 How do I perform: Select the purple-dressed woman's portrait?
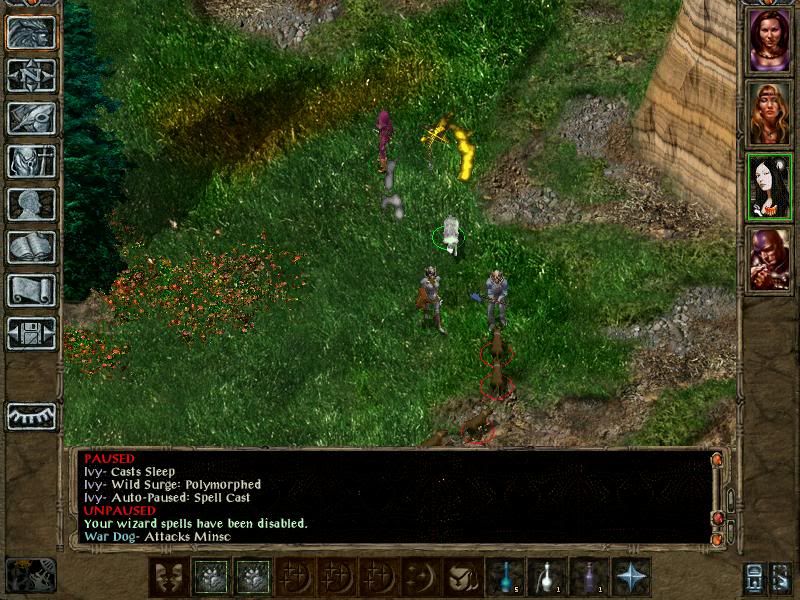click(x=768, y=41)
